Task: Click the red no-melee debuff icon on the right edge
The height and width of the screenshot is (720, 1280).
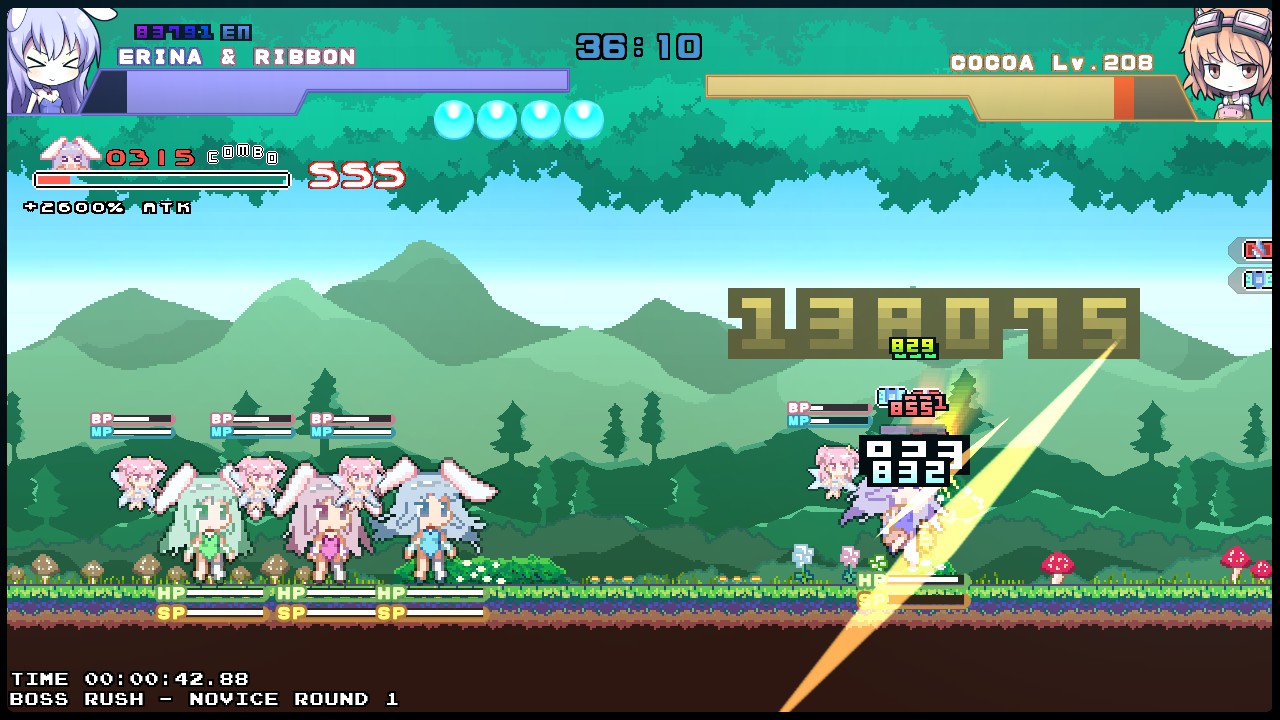Action: (x=1258, y=250)
